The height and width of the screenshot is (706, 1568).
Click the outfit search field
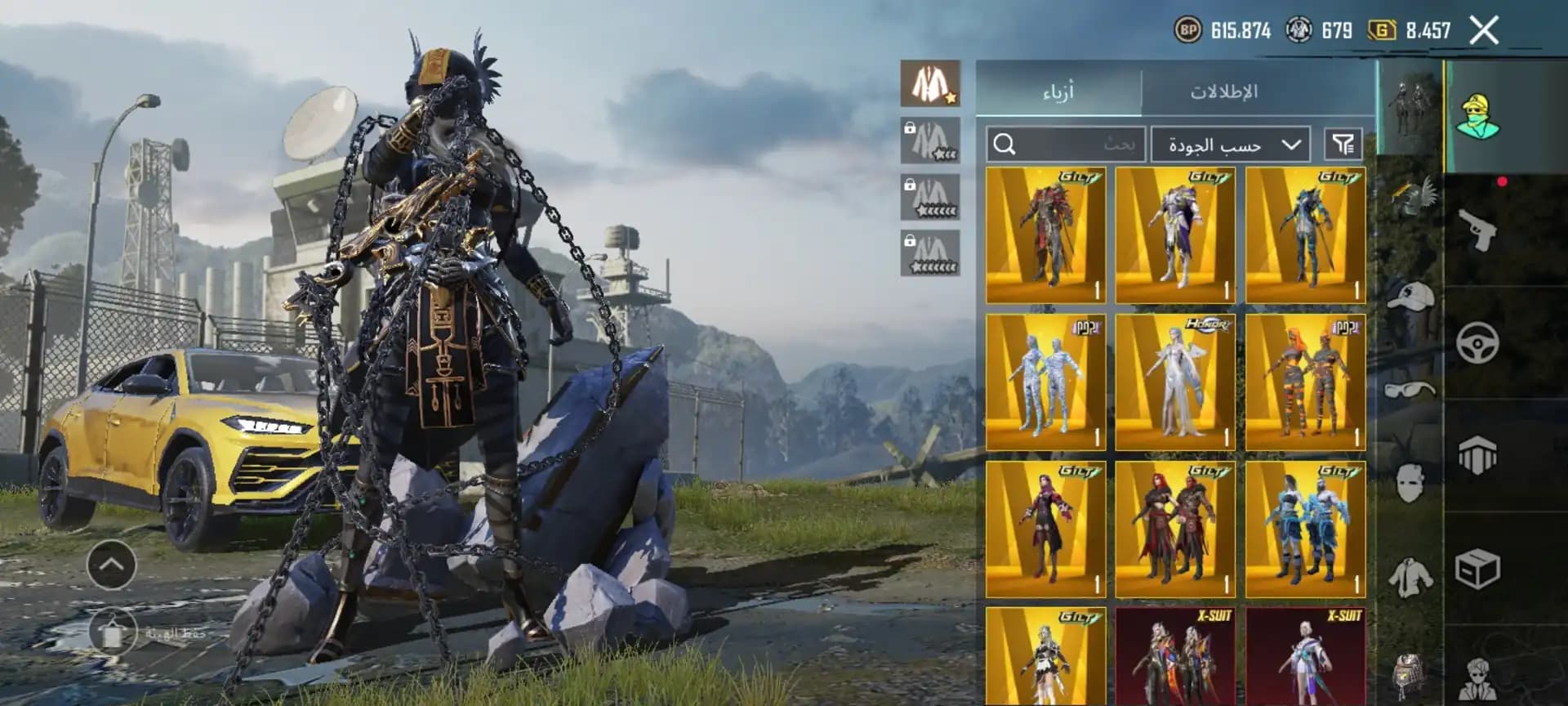coord(1065,145)
